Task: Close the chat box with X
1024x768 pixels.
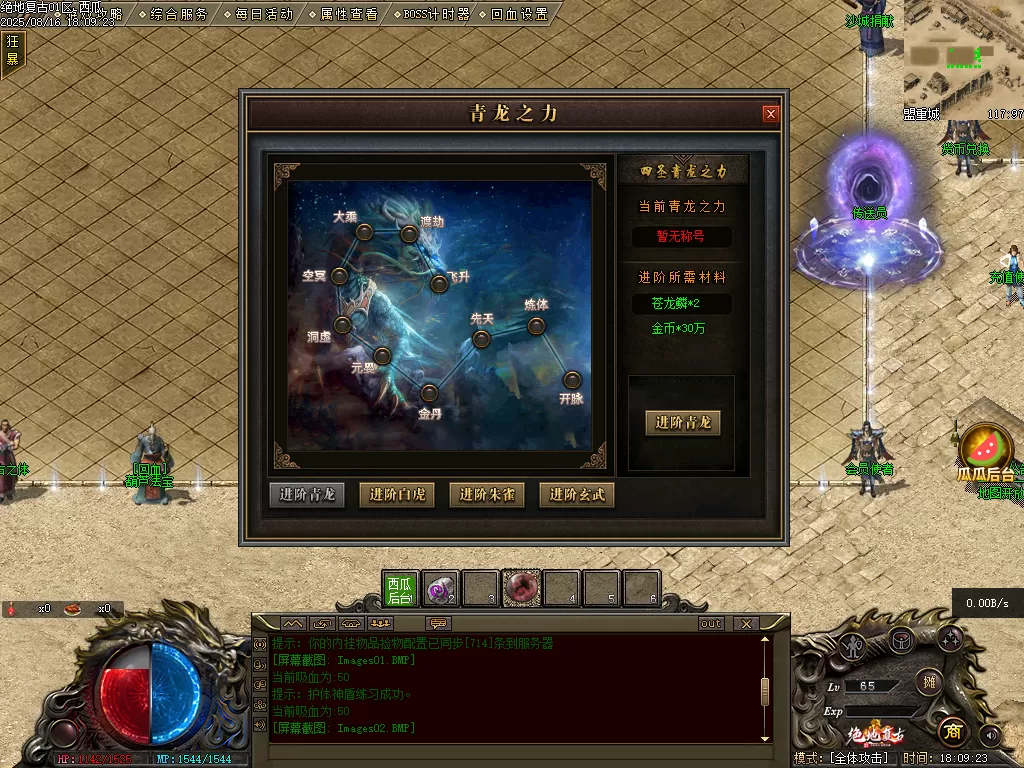Action: (x=746, y=623)
